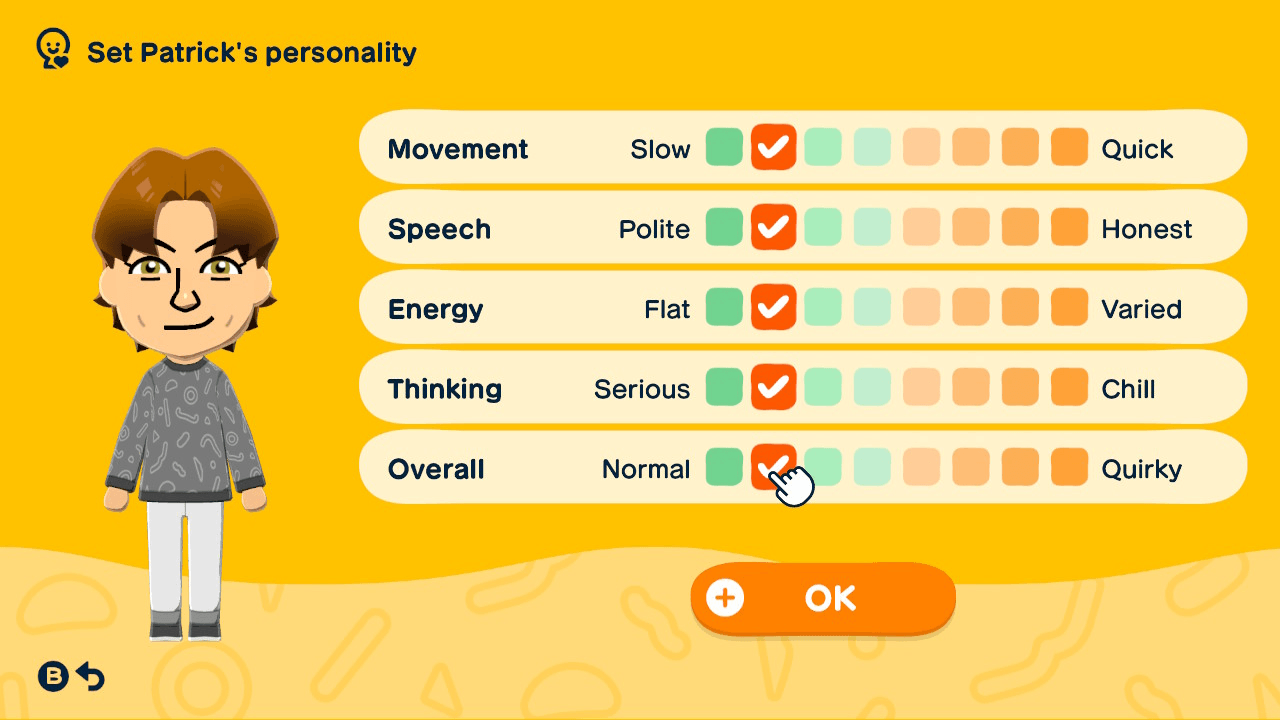Click the plus icon inside the OK button
The height and width of the screenshot is (720, 1280).
pos(725,598)
